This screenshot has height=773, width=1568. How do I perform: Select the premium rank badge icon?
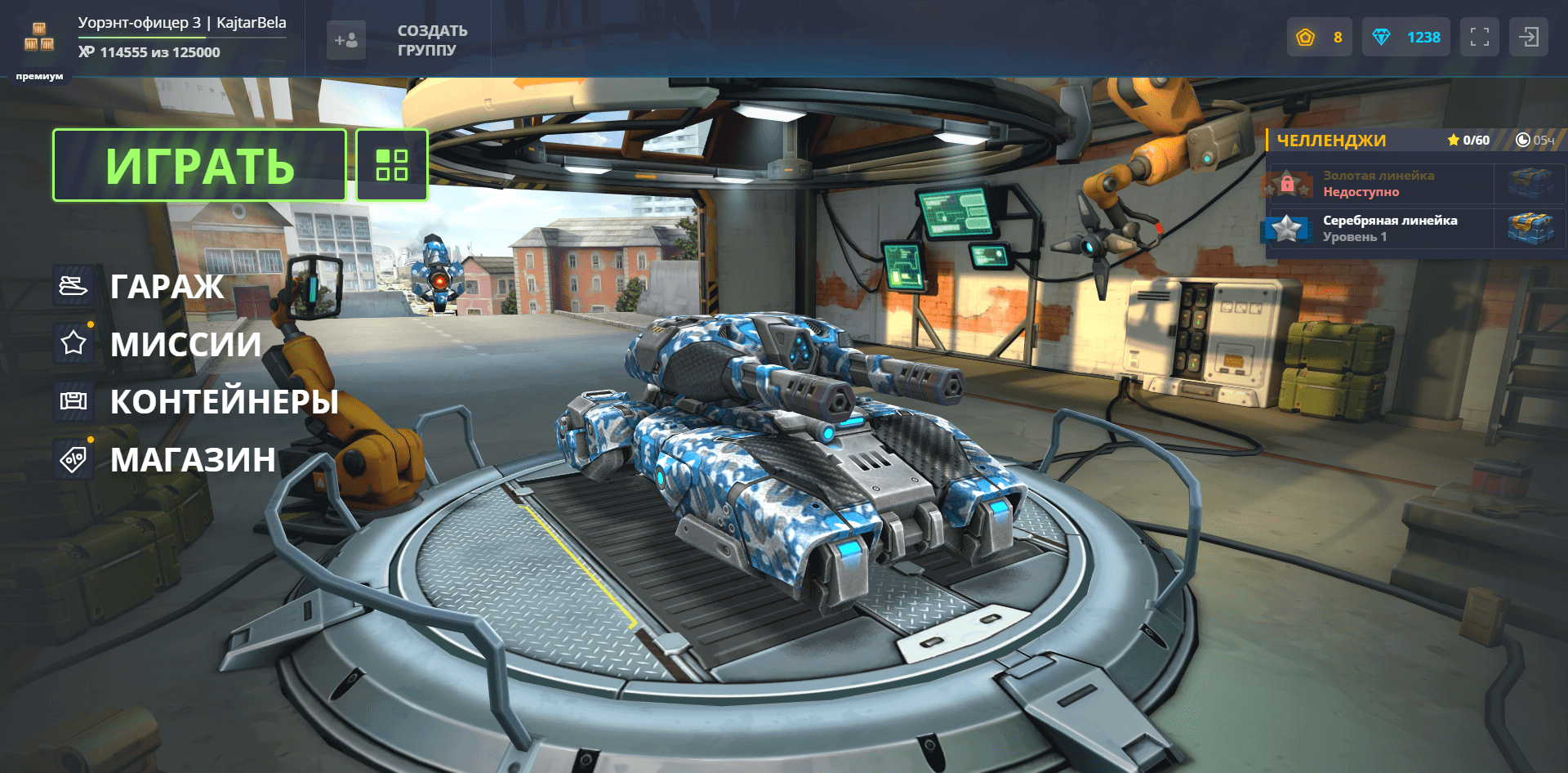click(39, 38)
